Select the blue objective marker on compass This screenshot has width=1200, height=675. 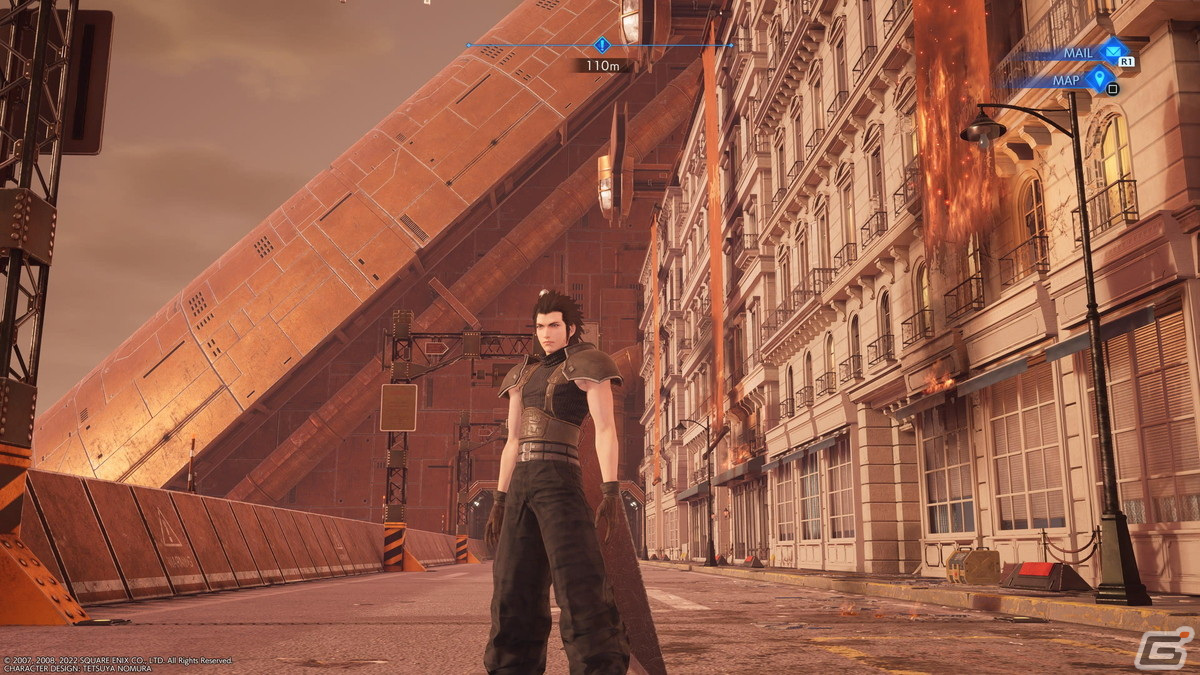pyautogui.click(x=601, y=45)
